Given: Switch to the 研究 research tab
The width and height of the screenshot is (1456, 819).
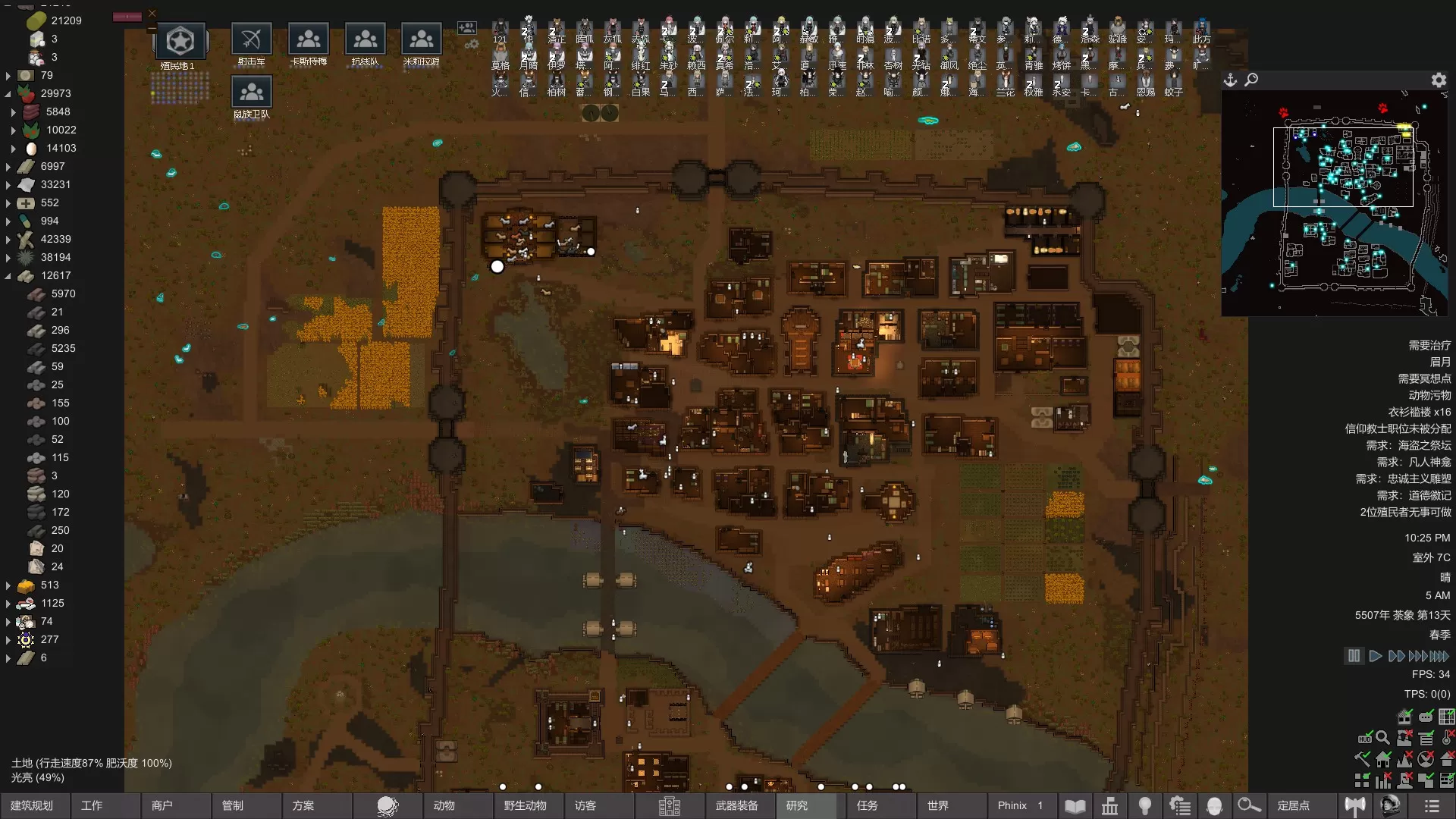Looking at the screenshot, I should point(797,805).
